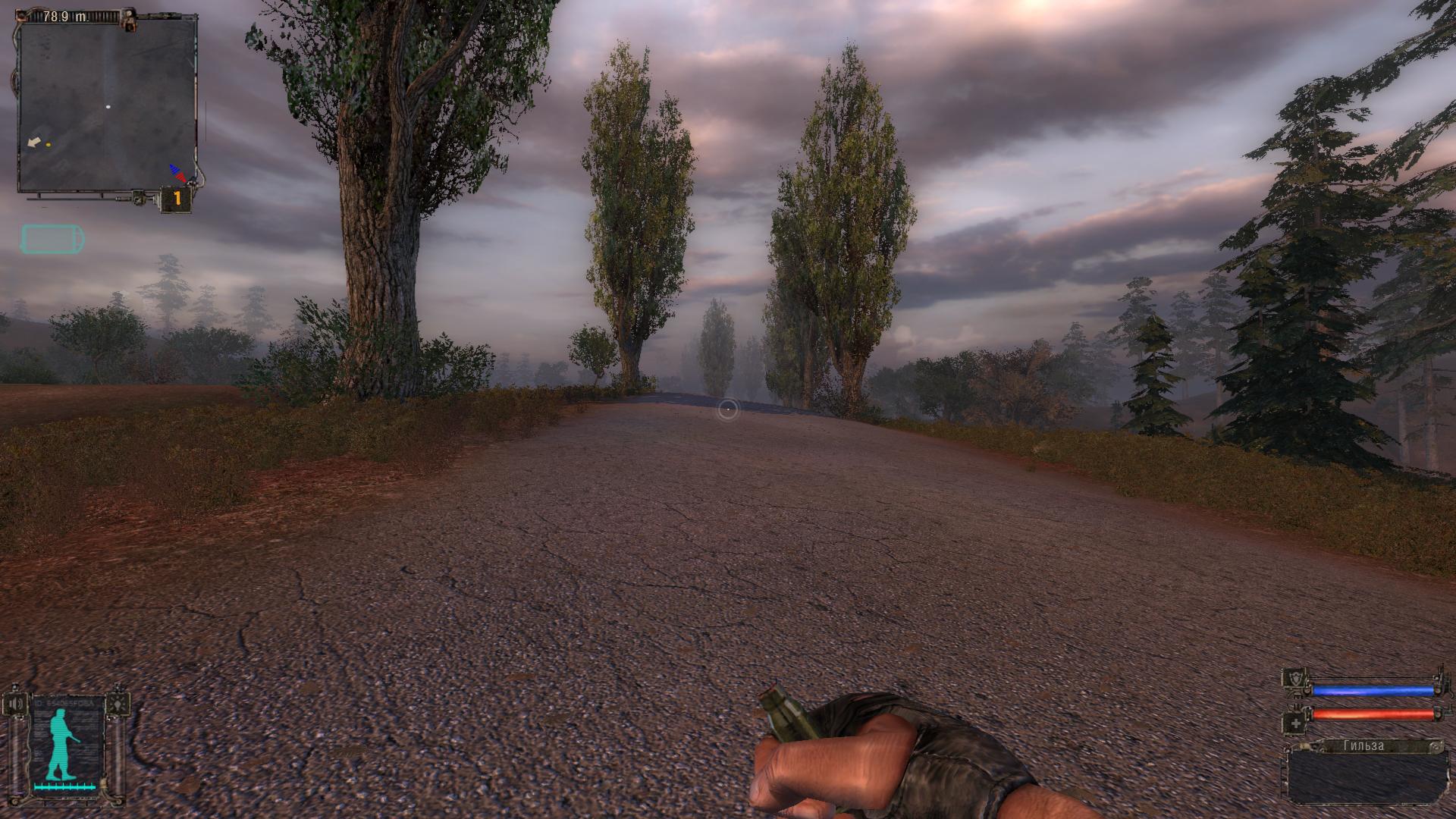
Task: Click the white directional arrow on the minimap
Action: tap(33, 142)
